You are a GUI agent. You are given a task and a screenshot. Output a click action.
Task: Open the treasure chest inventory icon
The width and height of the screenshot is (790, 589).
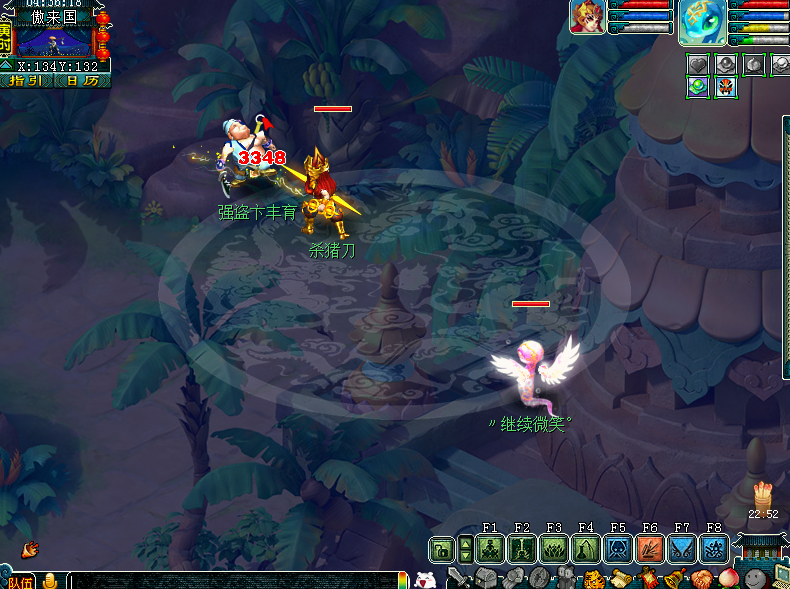pyautogui.click(x=485, y=578)
